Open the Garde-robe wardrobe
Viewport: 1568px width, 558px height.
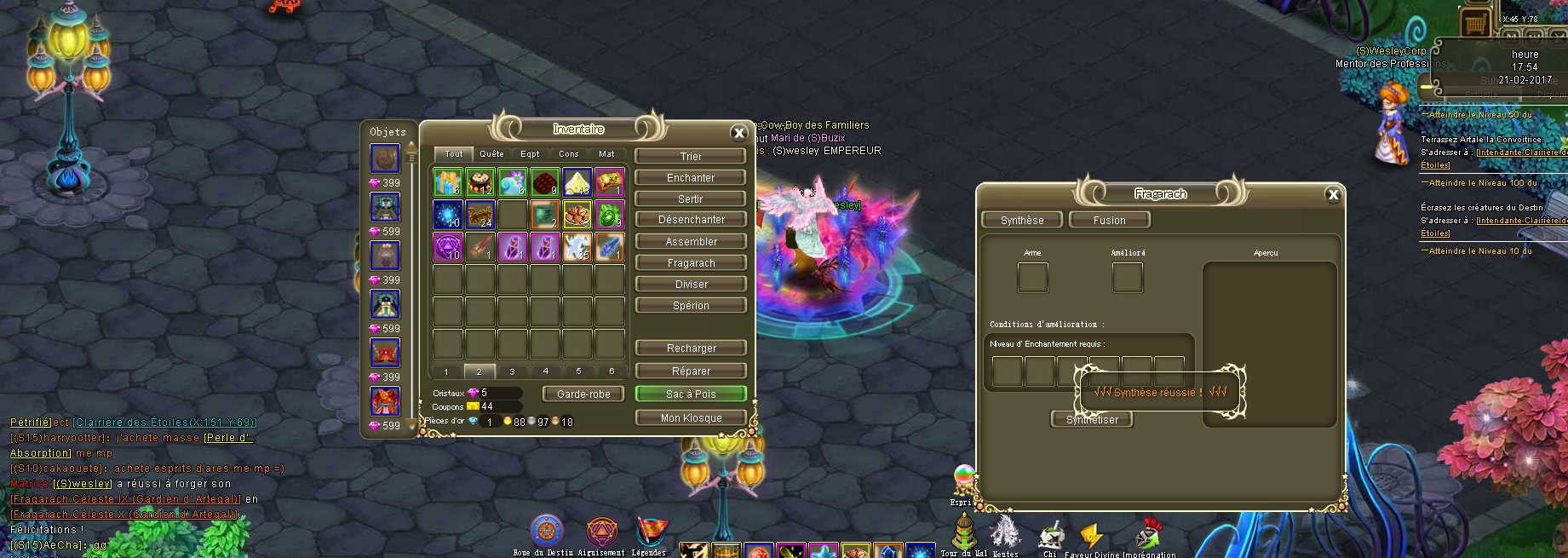[x=583, y=394]
